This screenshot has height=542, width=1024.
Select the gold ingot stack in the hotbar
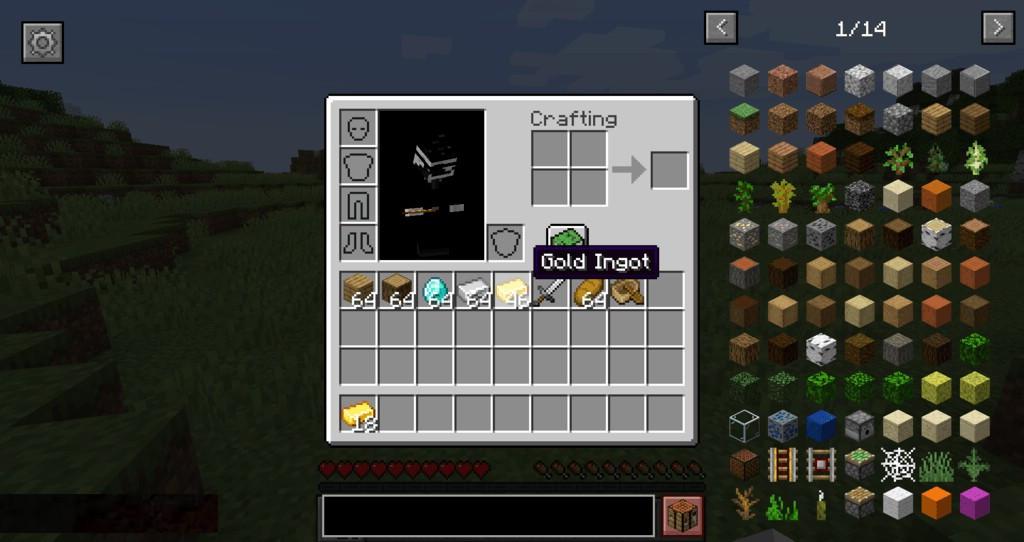coord(358,414)
